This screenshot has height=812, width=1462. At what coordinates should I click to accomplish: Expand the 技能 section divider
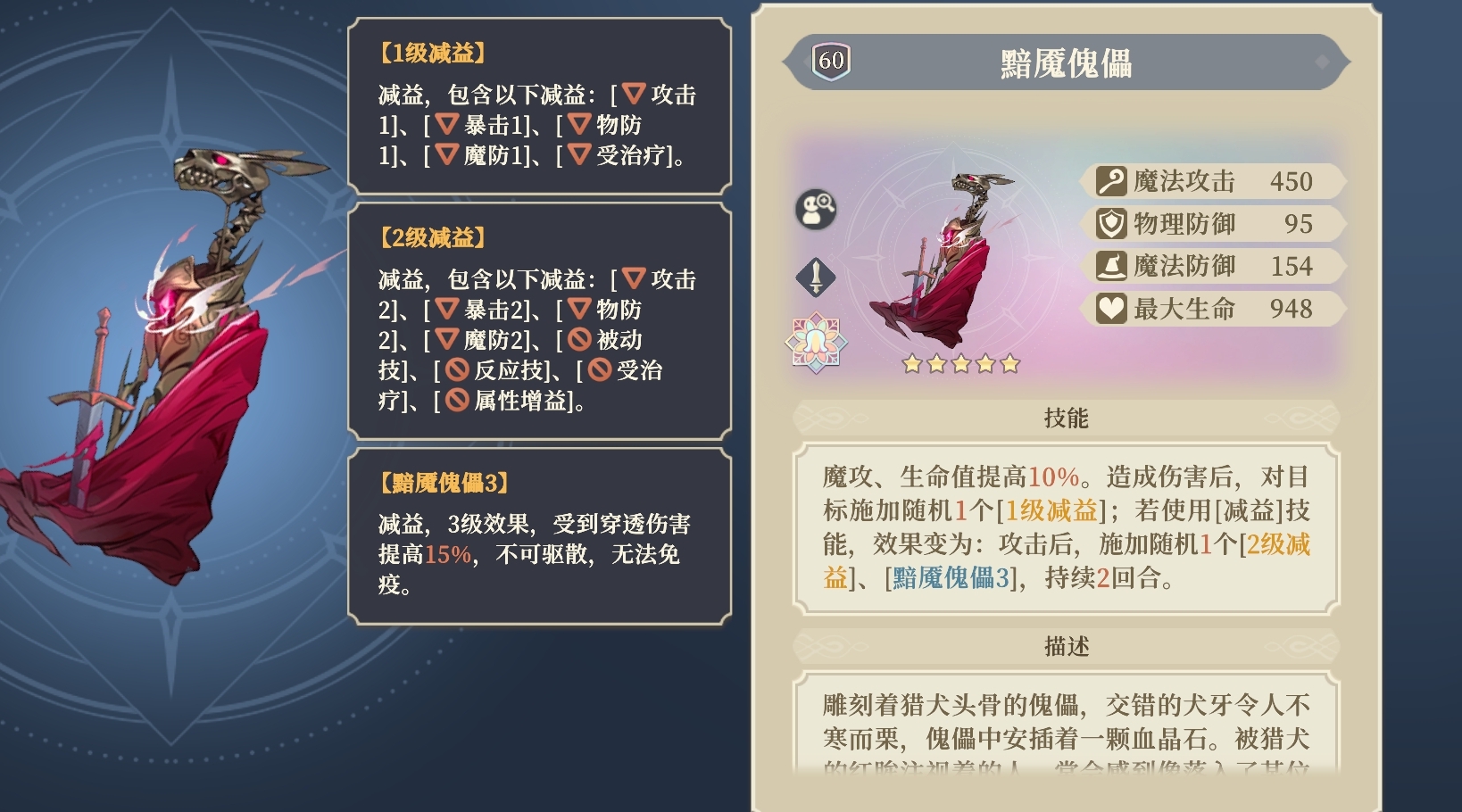click(1067, 418)
